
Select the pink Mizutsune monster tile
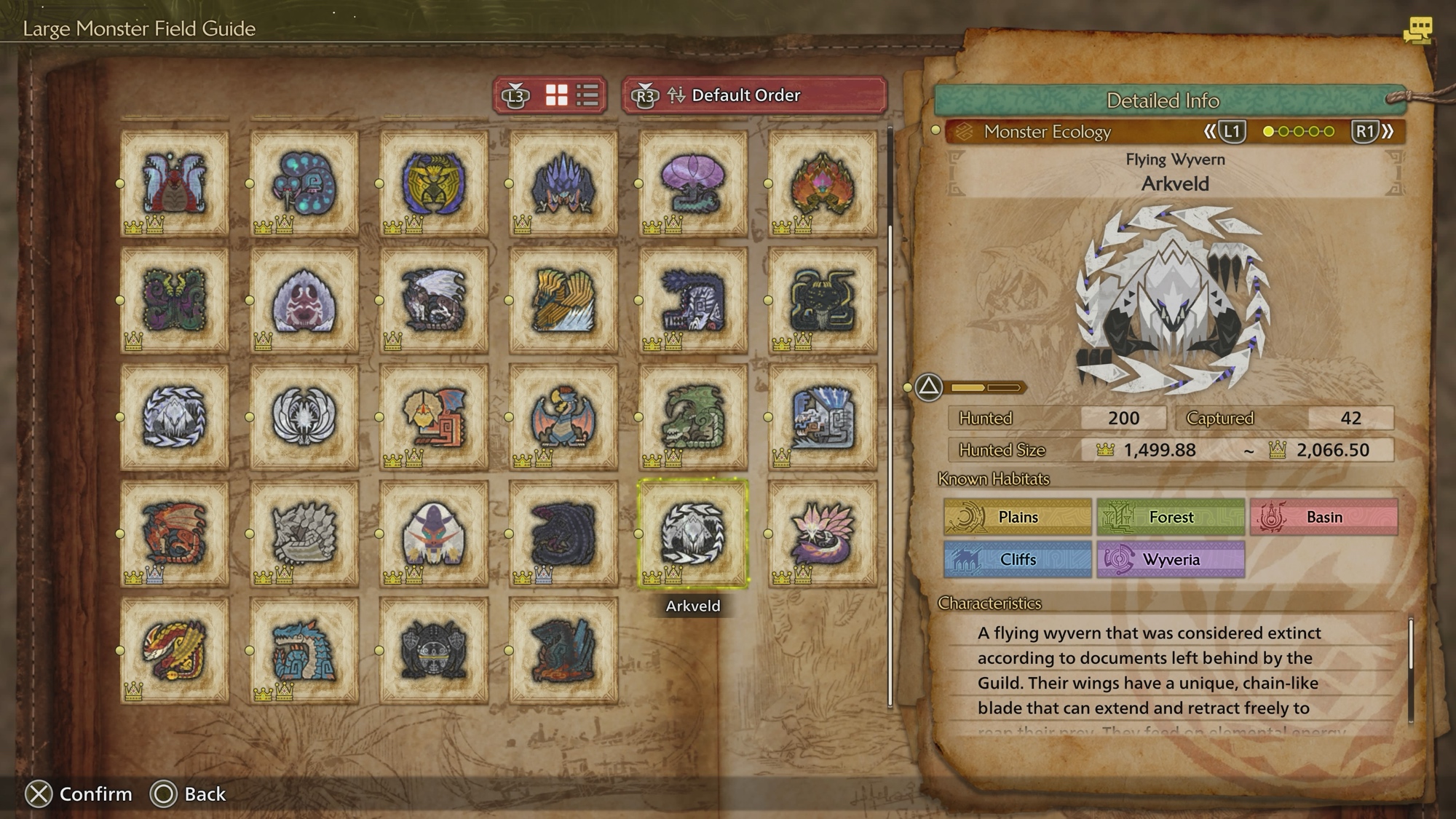click(x=822, y=533)
